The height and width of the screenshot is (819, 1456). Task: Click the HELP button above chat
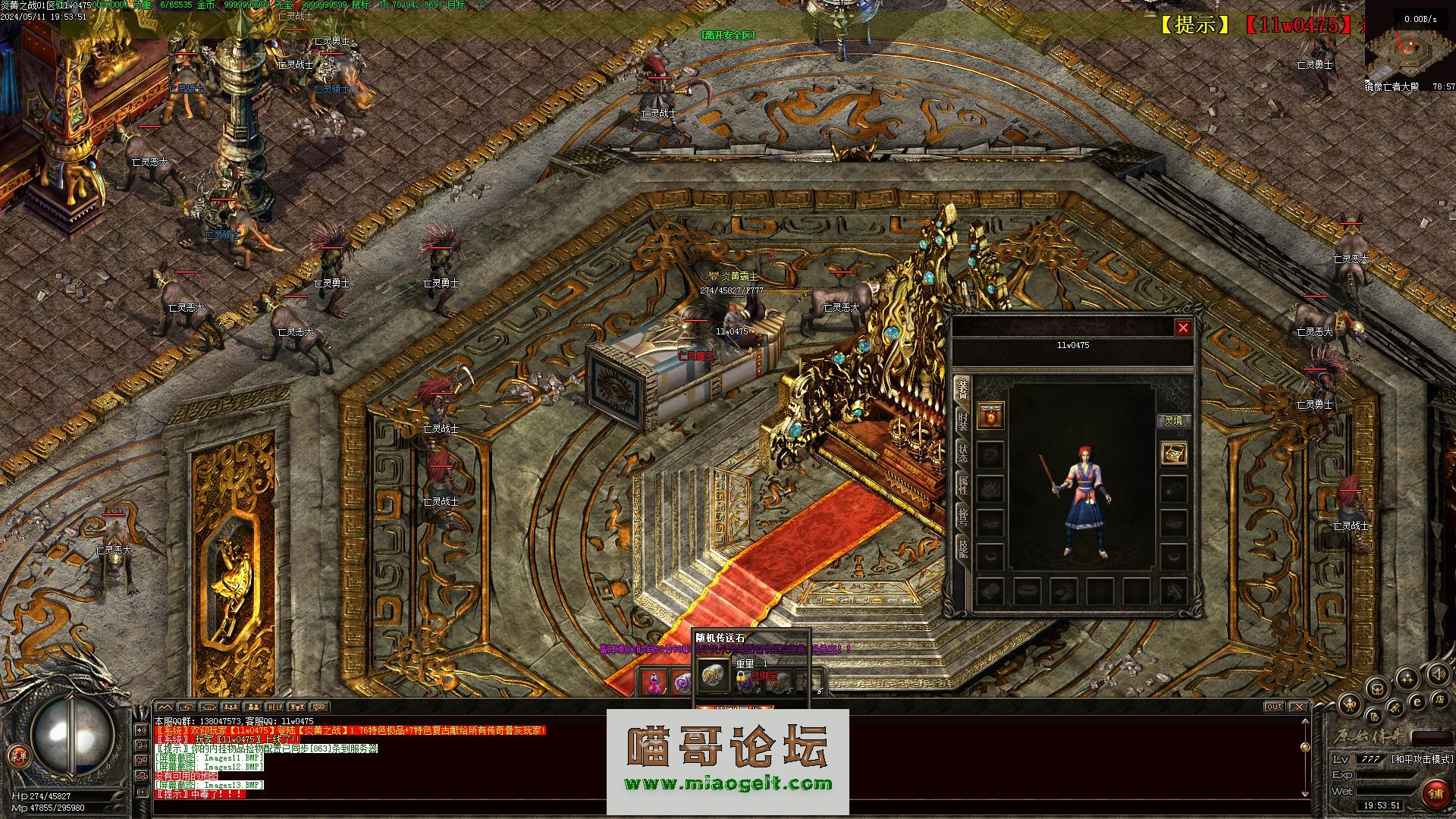click(275, 708)
